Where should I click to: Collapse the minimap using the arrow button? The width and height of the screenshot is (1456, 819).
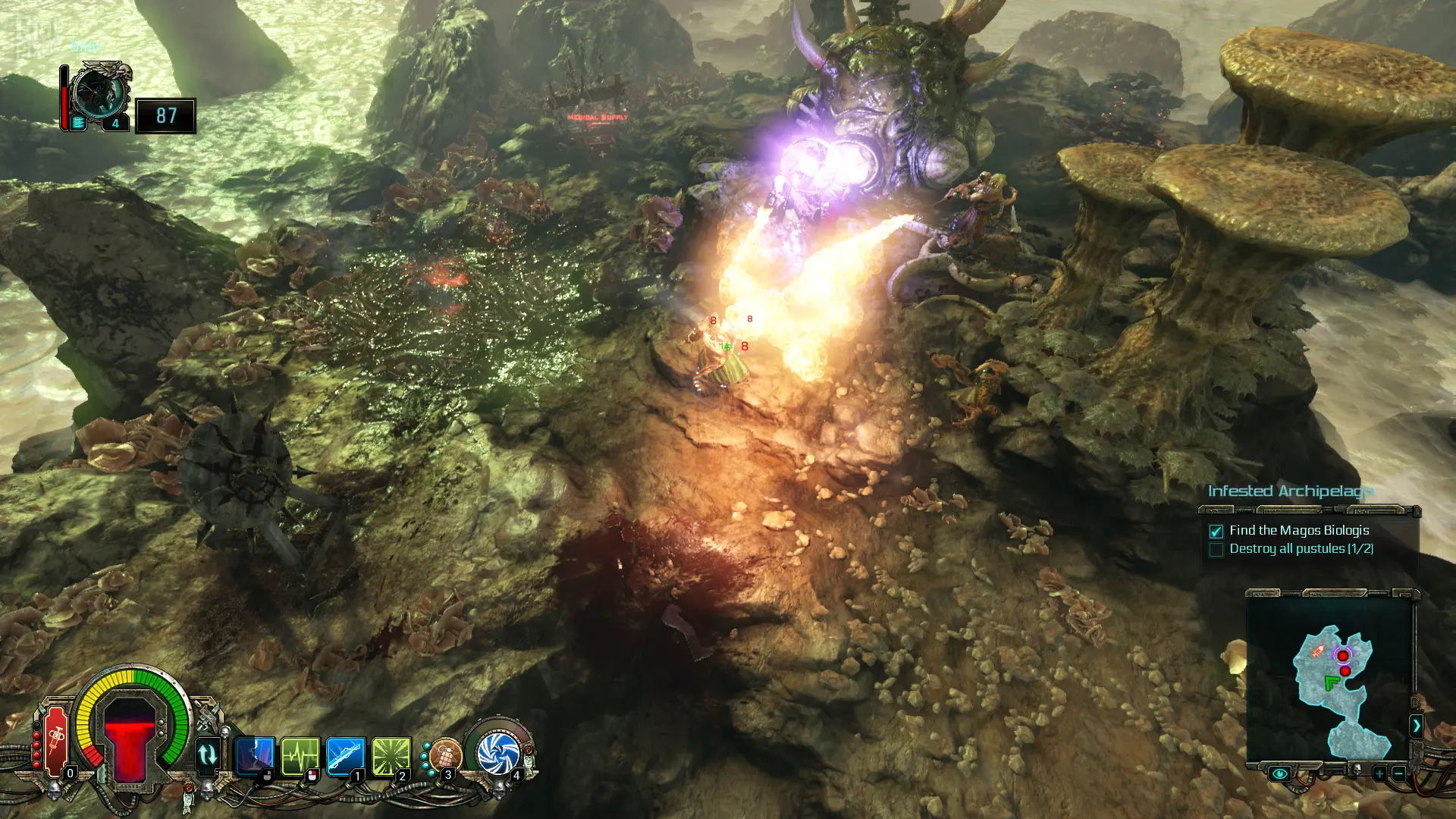(x=1416, y=726)
